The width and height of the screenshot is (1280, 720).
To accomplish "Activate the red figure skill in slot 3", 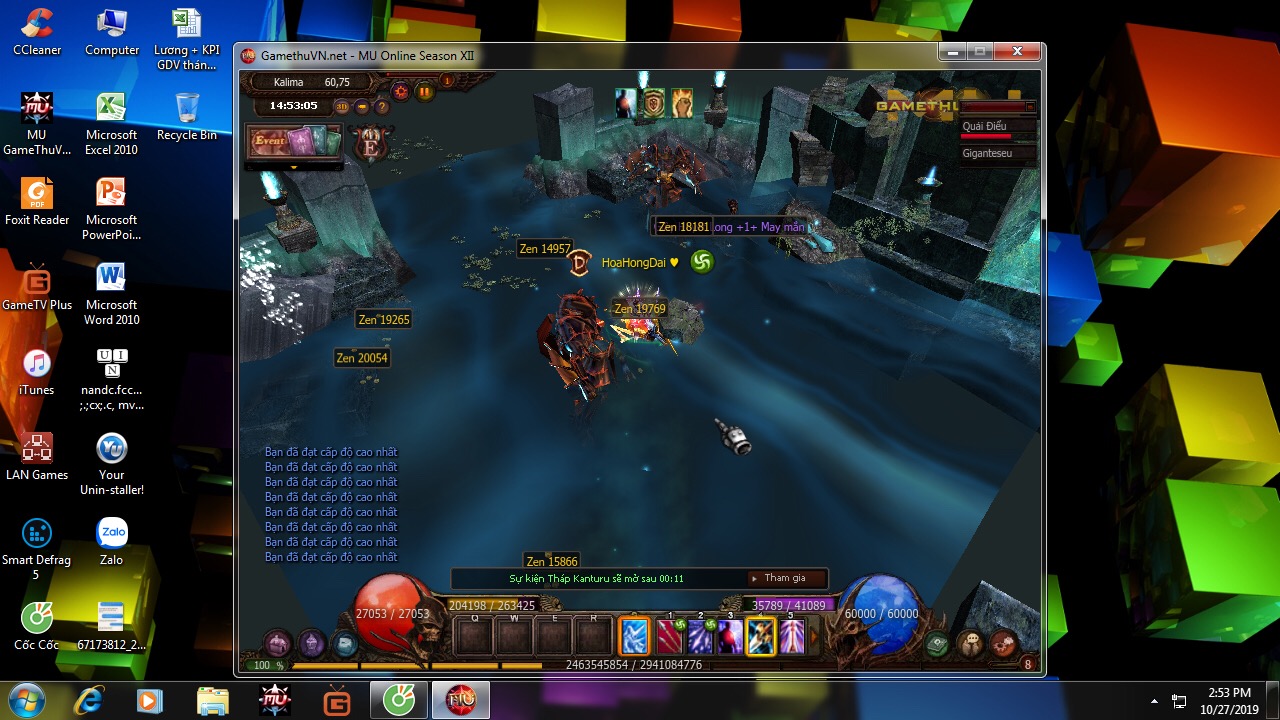I will point(730,636).
